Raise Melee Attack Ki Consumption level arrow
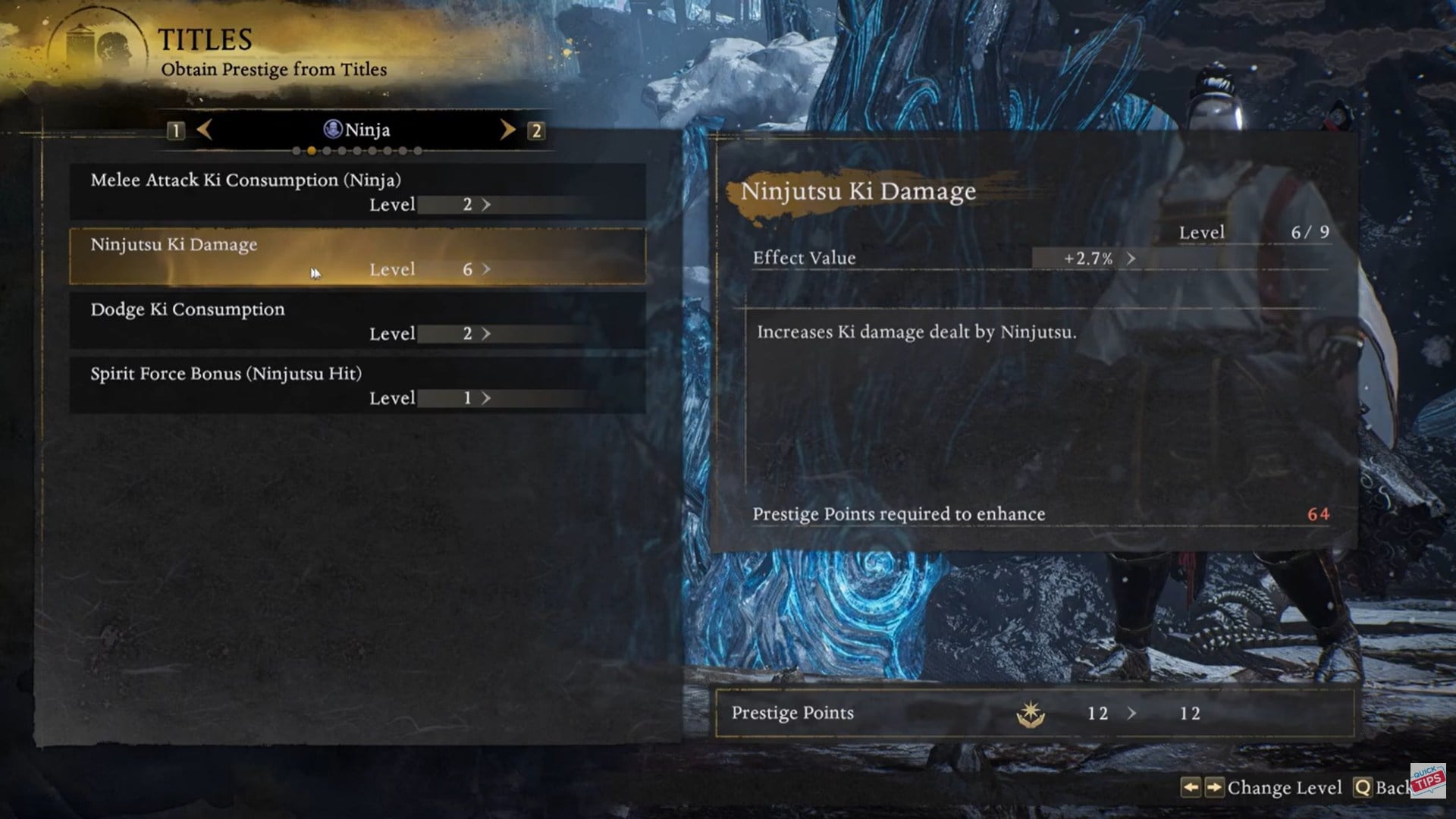1456x819 pixels. tap(486, 205)
